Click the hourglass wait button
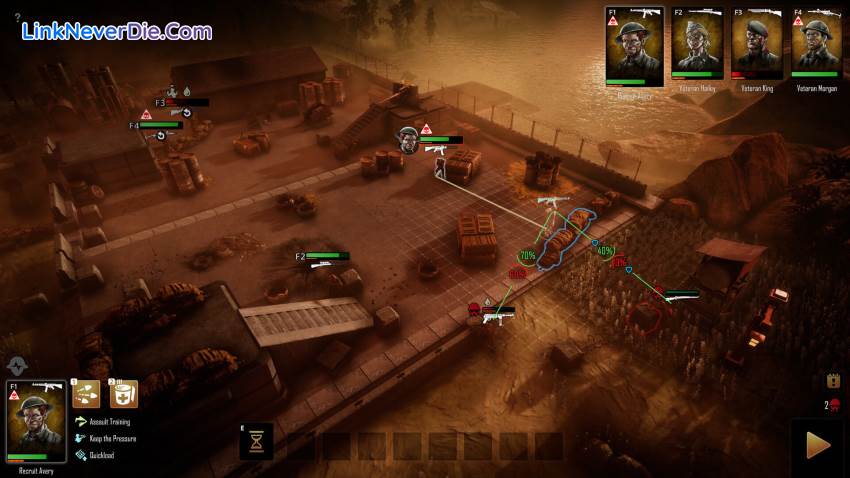This screenshot has height=478, width=850. 257,441
